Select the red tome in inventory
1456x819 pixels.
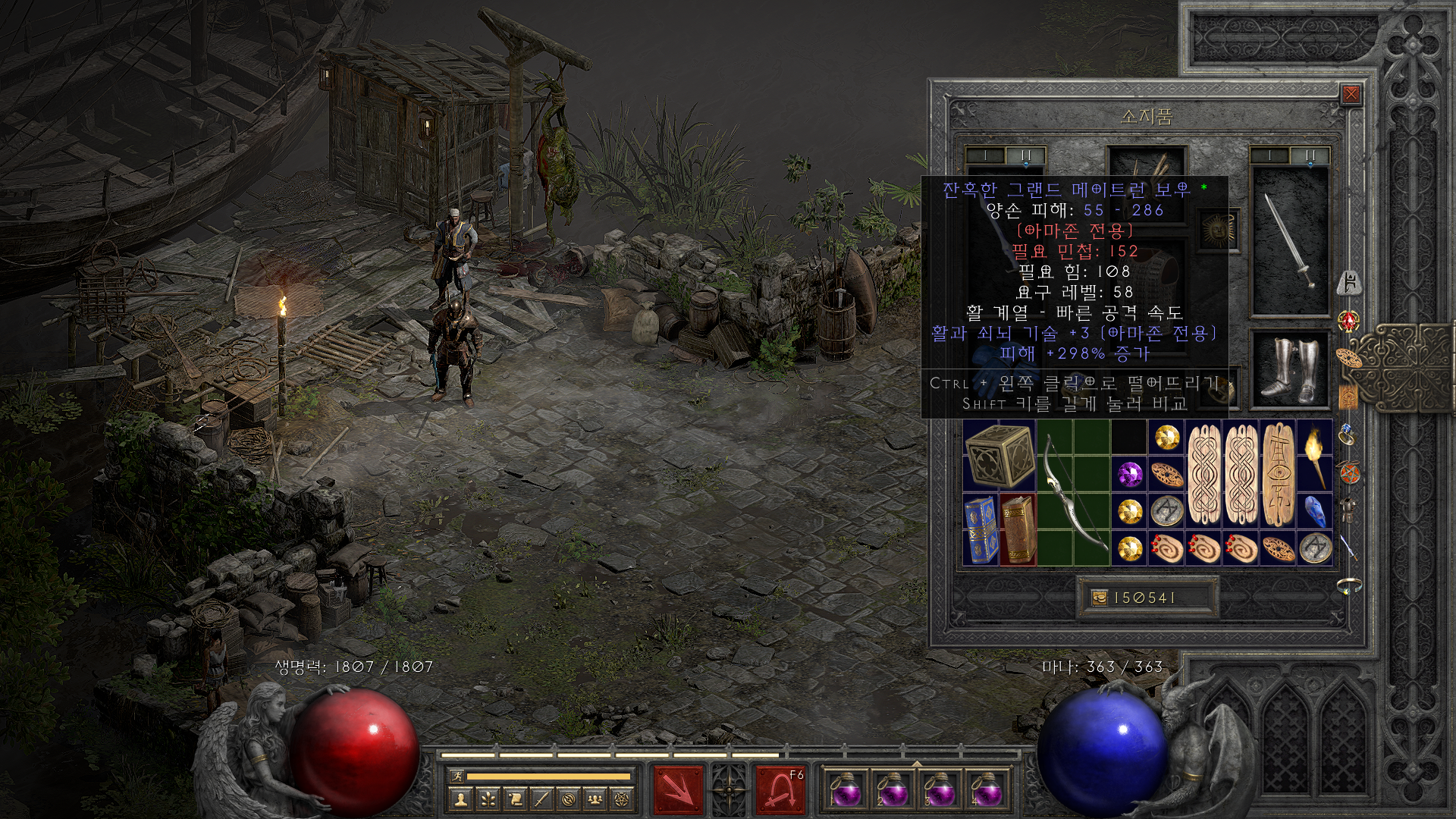point(1018,529)
